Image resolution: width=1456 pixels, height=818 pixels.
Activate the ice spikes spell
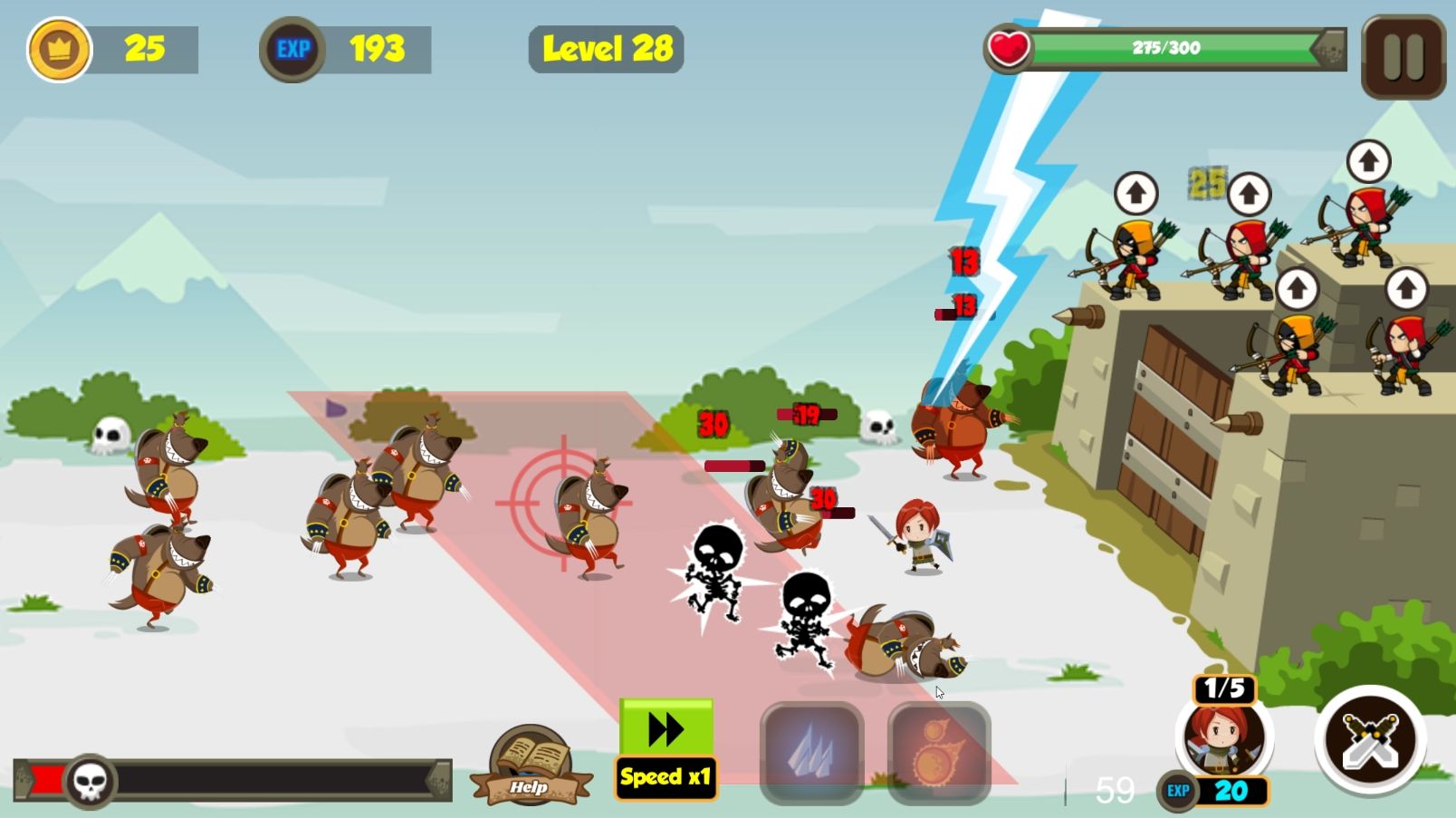[x=811, y=752]
